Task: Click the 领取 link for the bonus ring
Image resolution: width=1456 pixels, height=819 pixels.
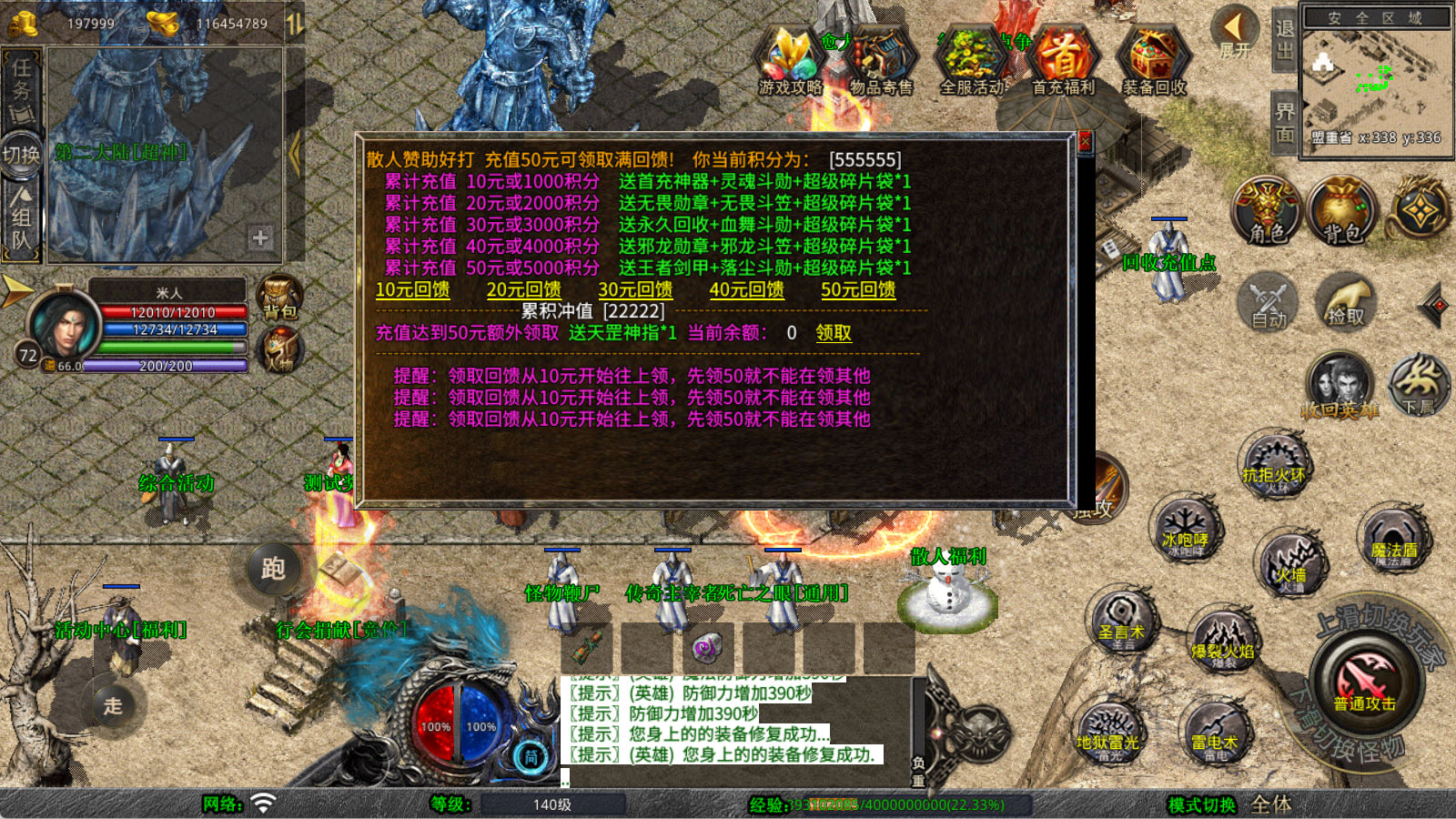Action: pyautogui.click(x=834, y=333)
